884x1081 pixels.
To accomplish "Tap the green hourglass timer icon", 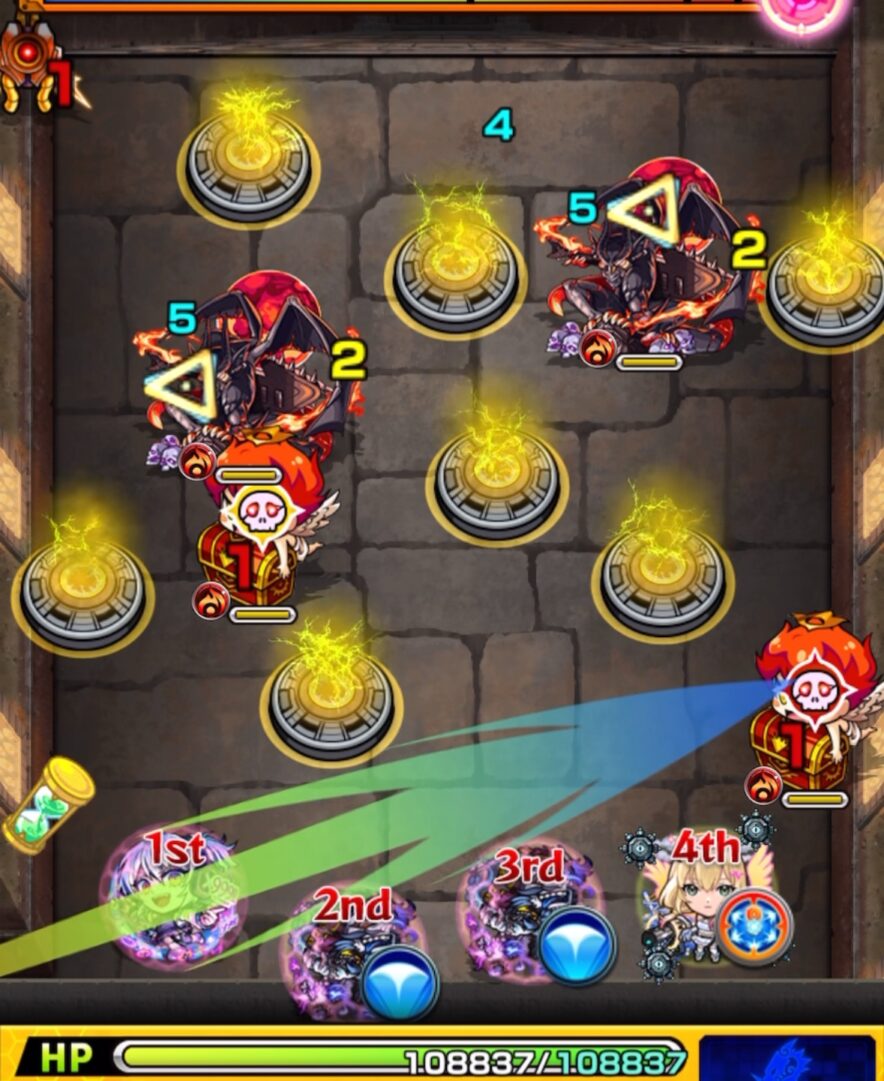I will click(x=48, y=803).
